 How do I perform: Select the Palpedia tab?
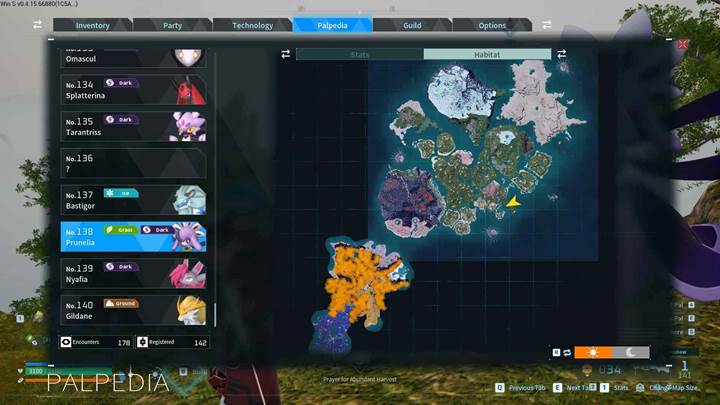coord(332,25)
